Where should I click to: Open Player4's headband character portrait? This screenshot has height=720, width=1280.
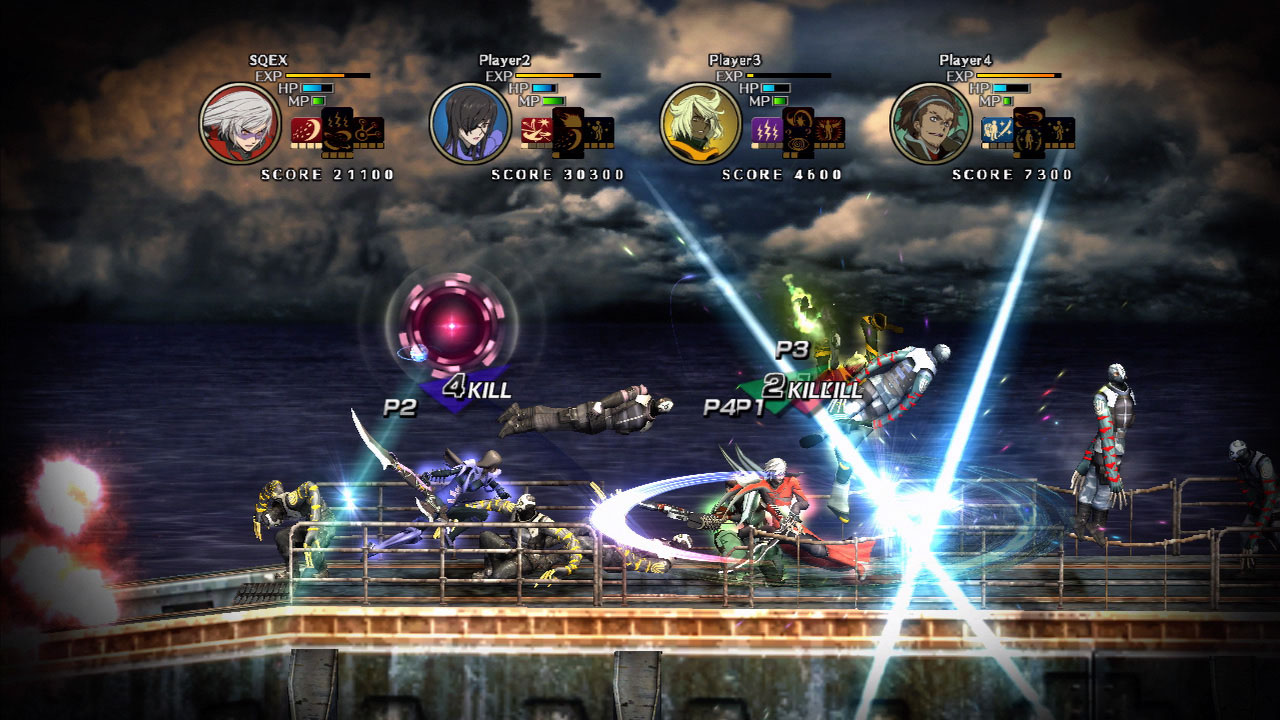pos(930,123)
